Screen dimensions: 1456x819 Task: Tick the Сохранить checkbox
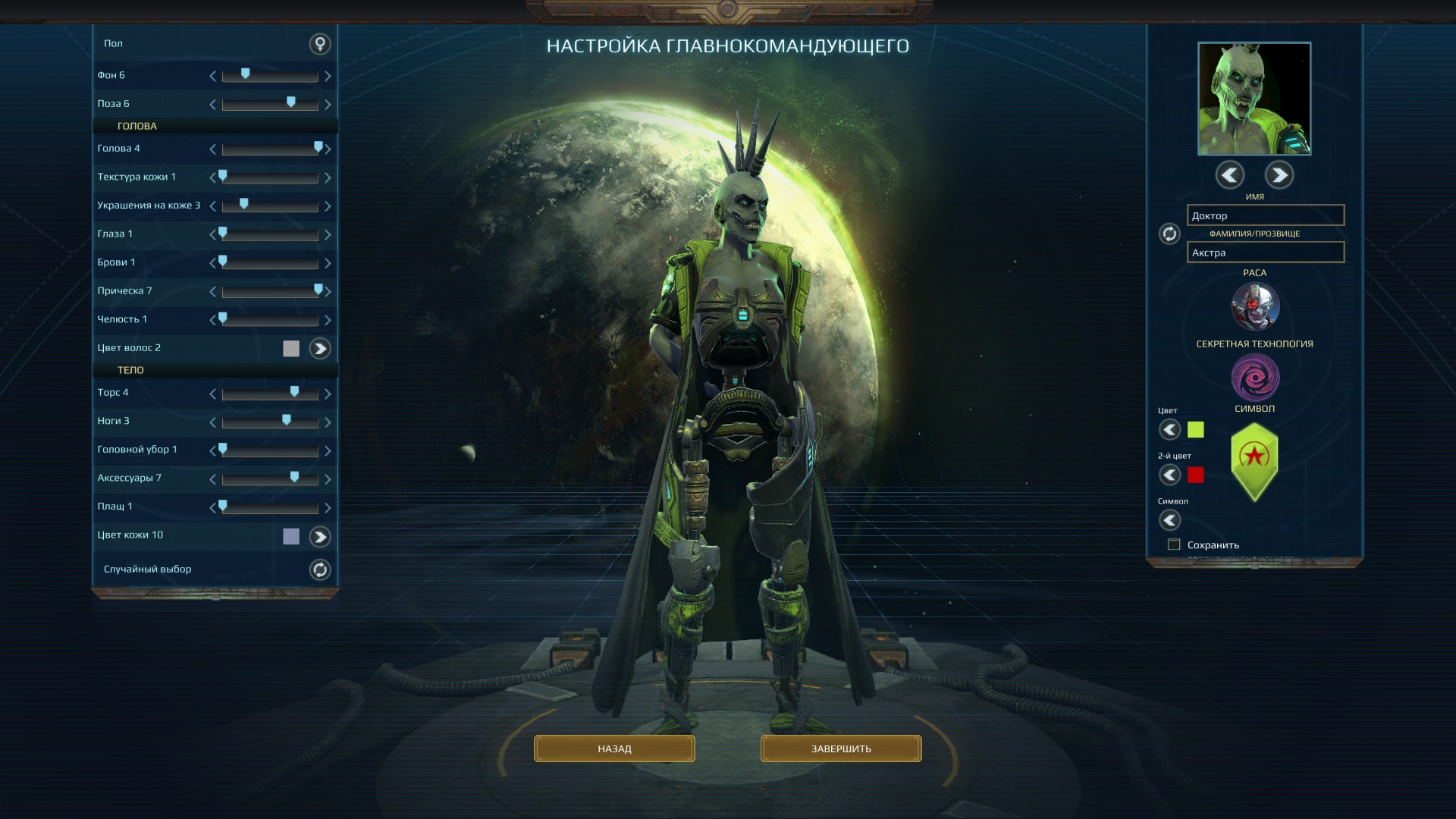point(1175,544)
